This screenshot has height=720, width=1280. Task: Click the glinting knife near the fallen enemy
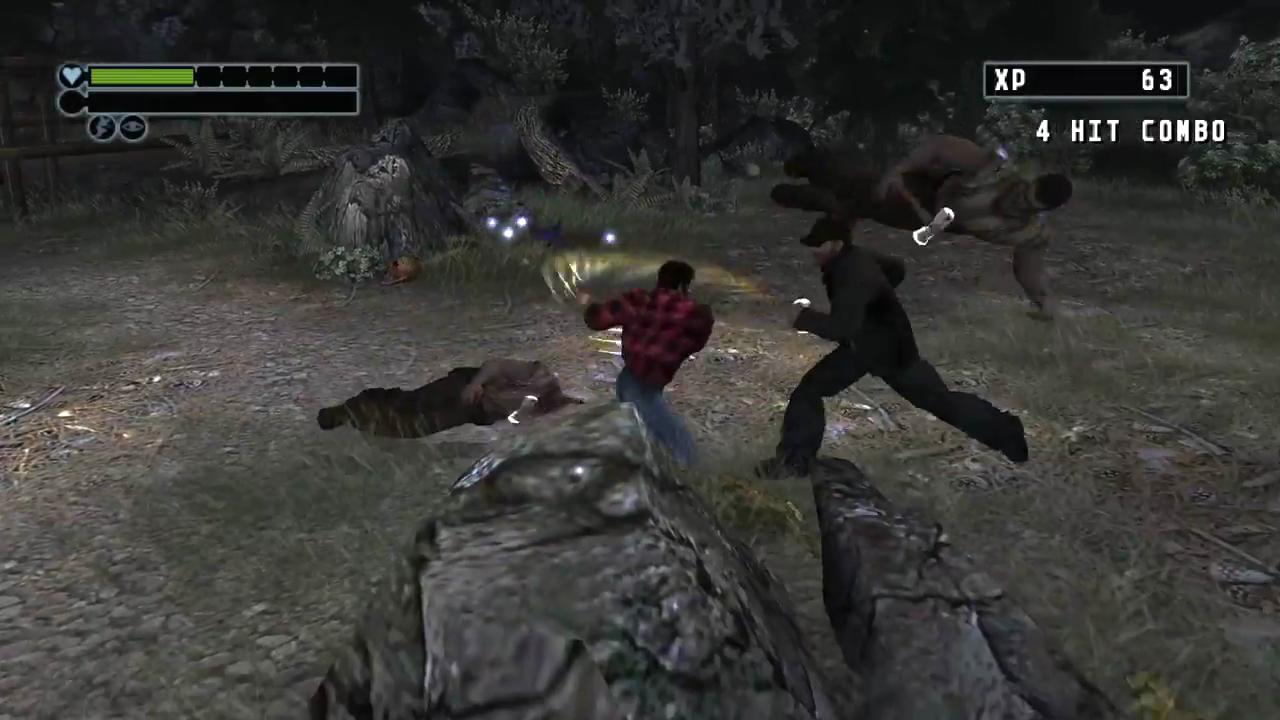[x=522, y=412]
